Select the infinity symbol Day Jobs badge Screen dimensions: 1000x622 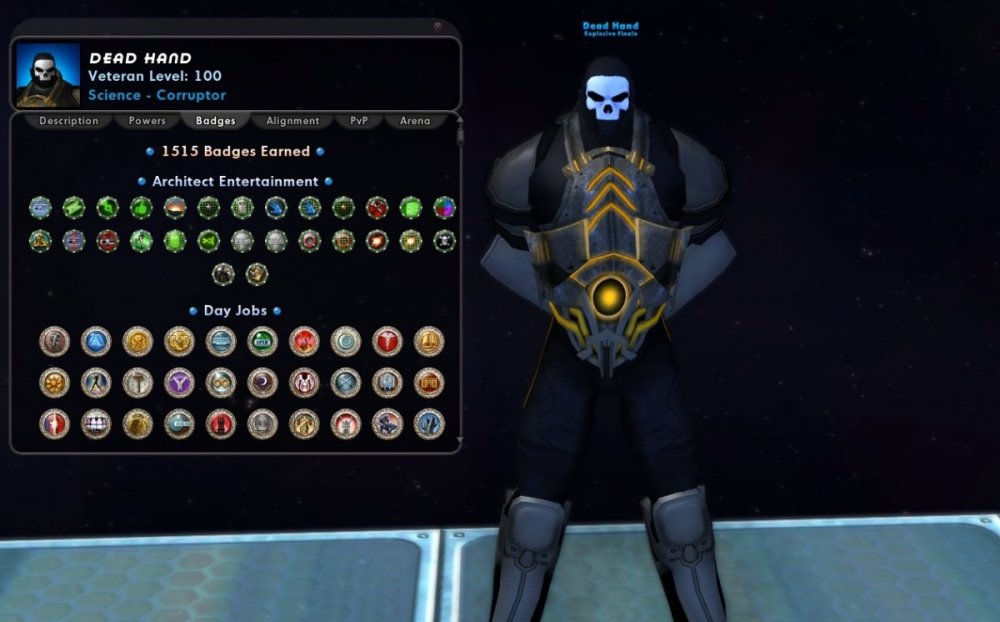[x=221, y=382]
